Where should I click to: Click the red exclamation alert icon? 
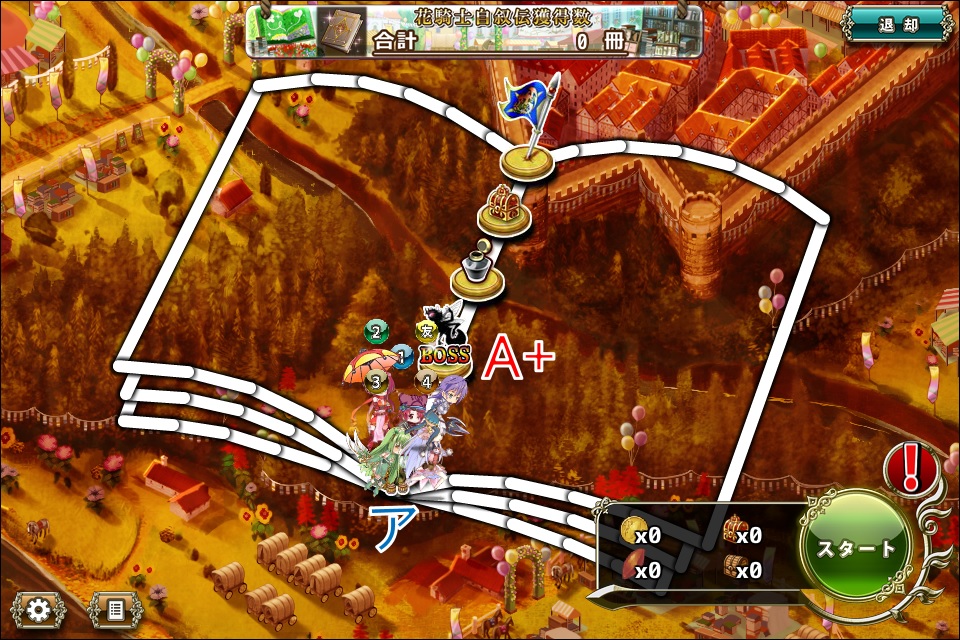coord(910,465)
